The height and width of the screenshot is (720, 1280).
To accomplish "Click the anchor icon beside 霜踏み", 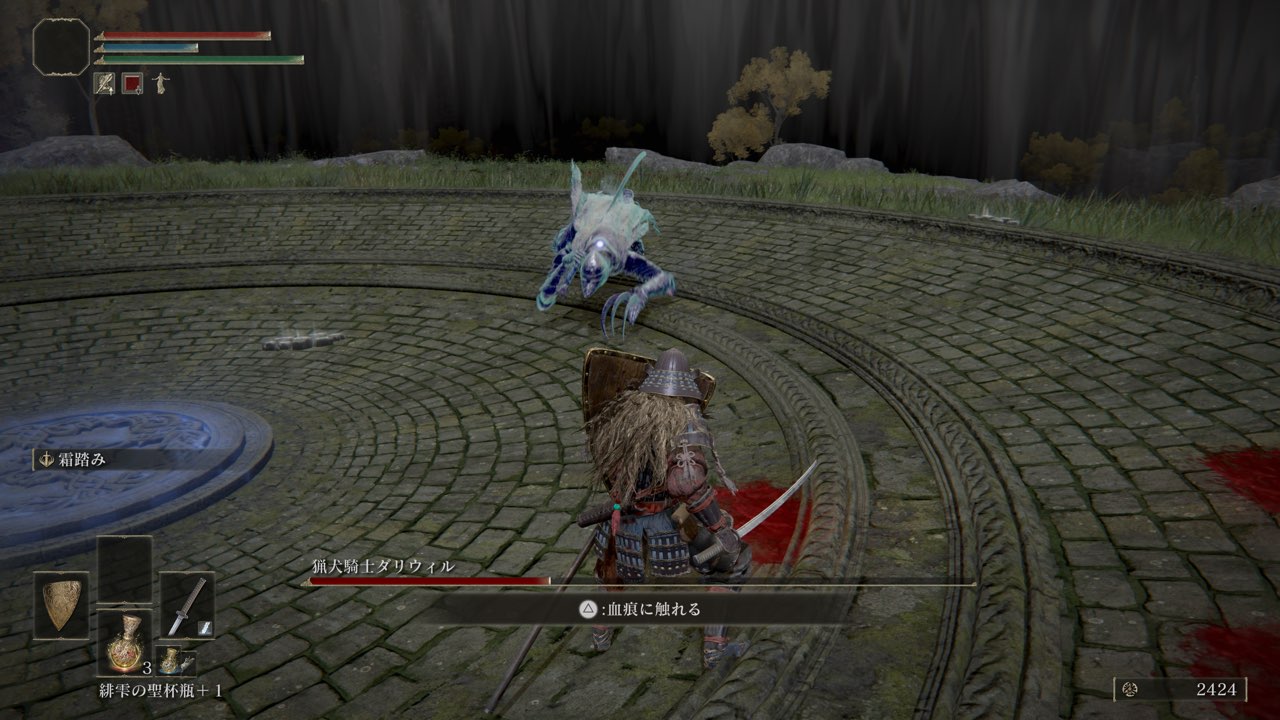I will pos(45,460).
